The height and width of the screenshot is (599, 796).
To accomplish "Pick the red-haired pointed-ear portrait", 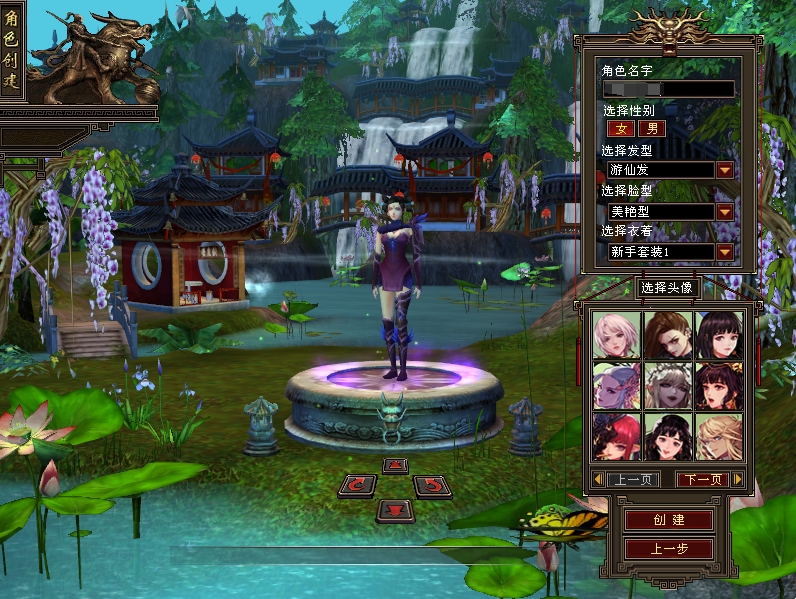I will click(x=616, y=436).
